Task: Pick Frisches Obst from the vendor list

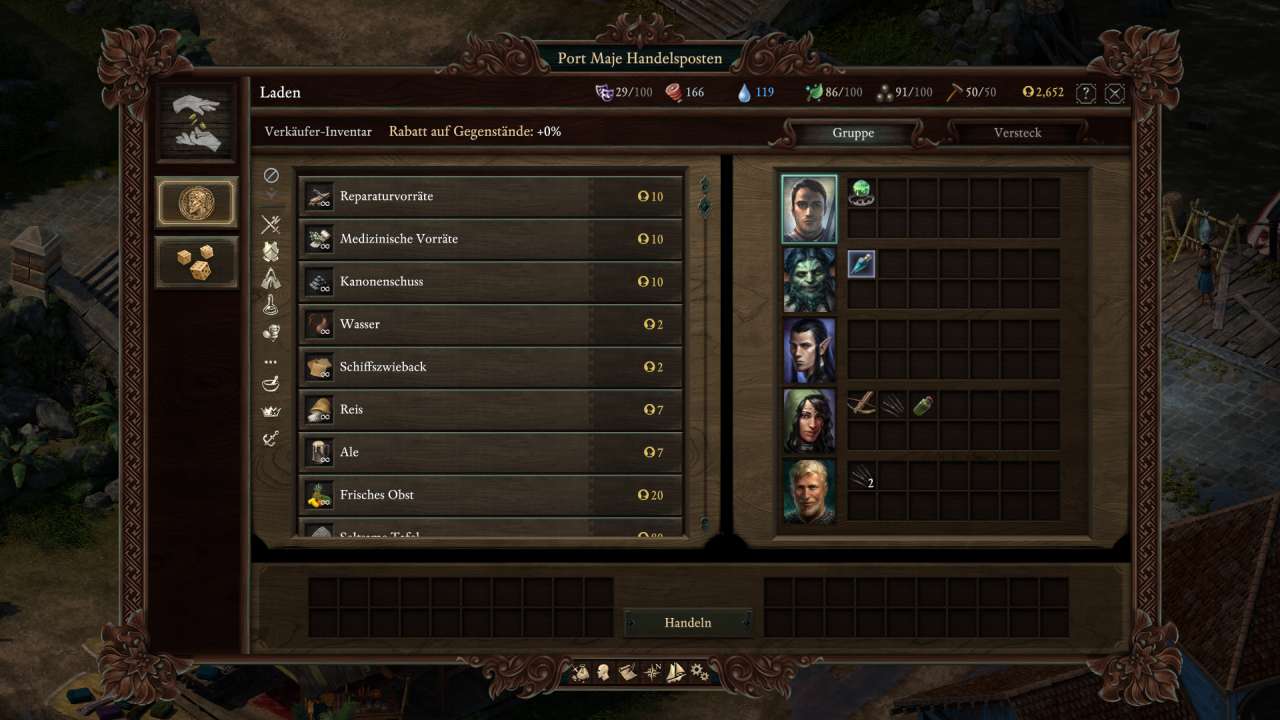Action: click(490, 495)
